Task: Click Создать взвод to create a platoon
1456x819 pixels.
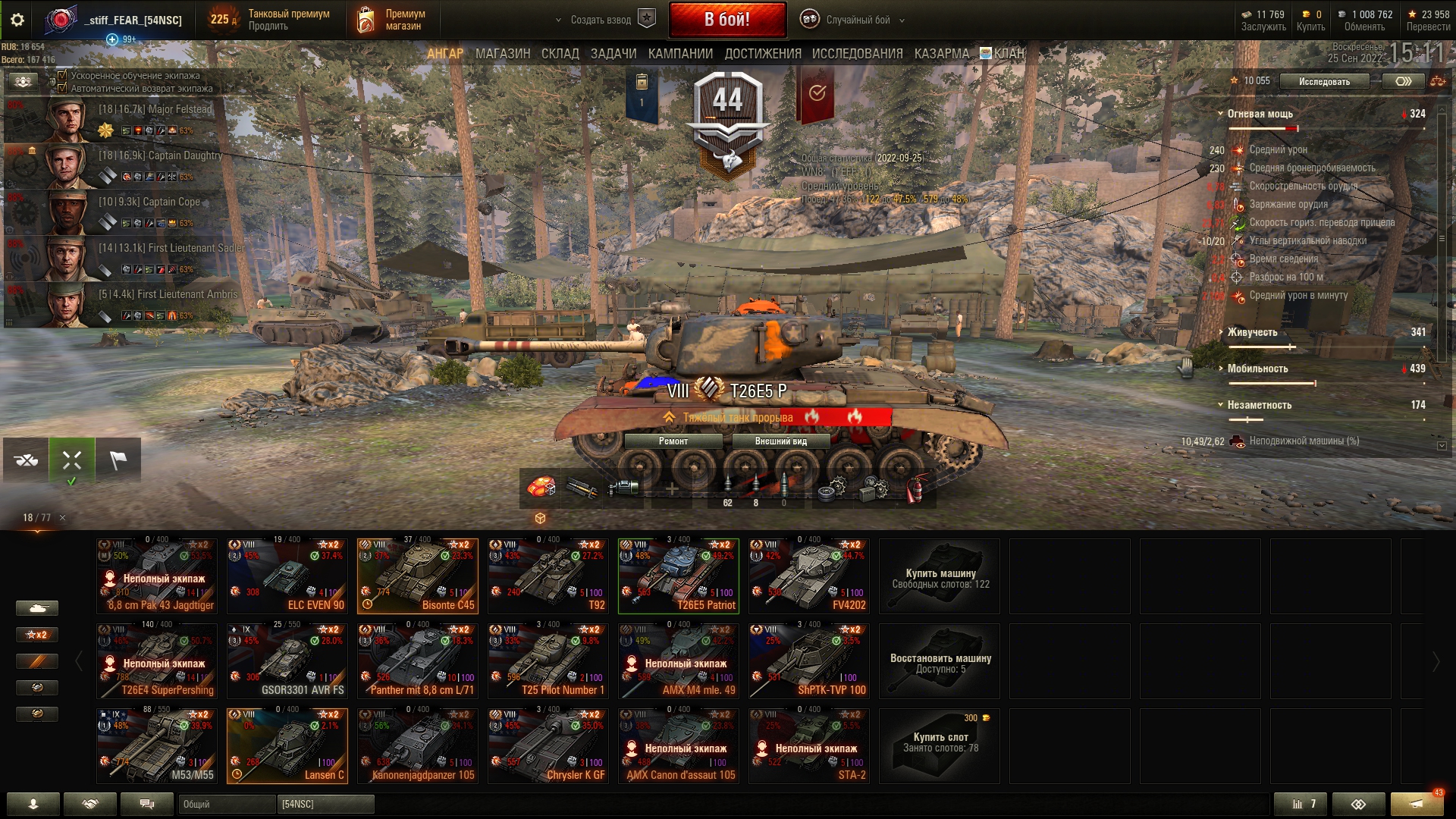Action: 601,20
